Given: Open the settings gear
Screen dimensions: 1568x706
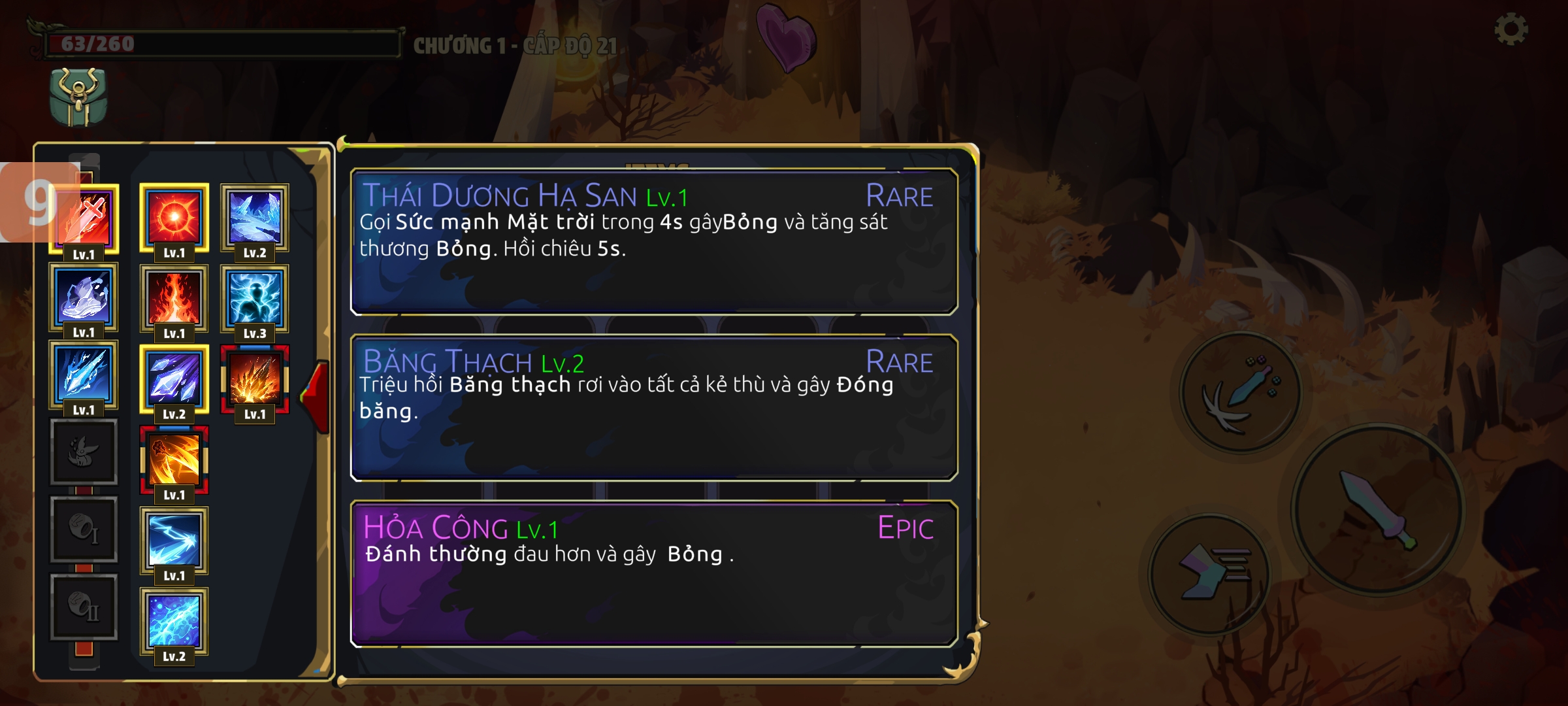Looking at the screenshot, I should [x=1511, y=29].
